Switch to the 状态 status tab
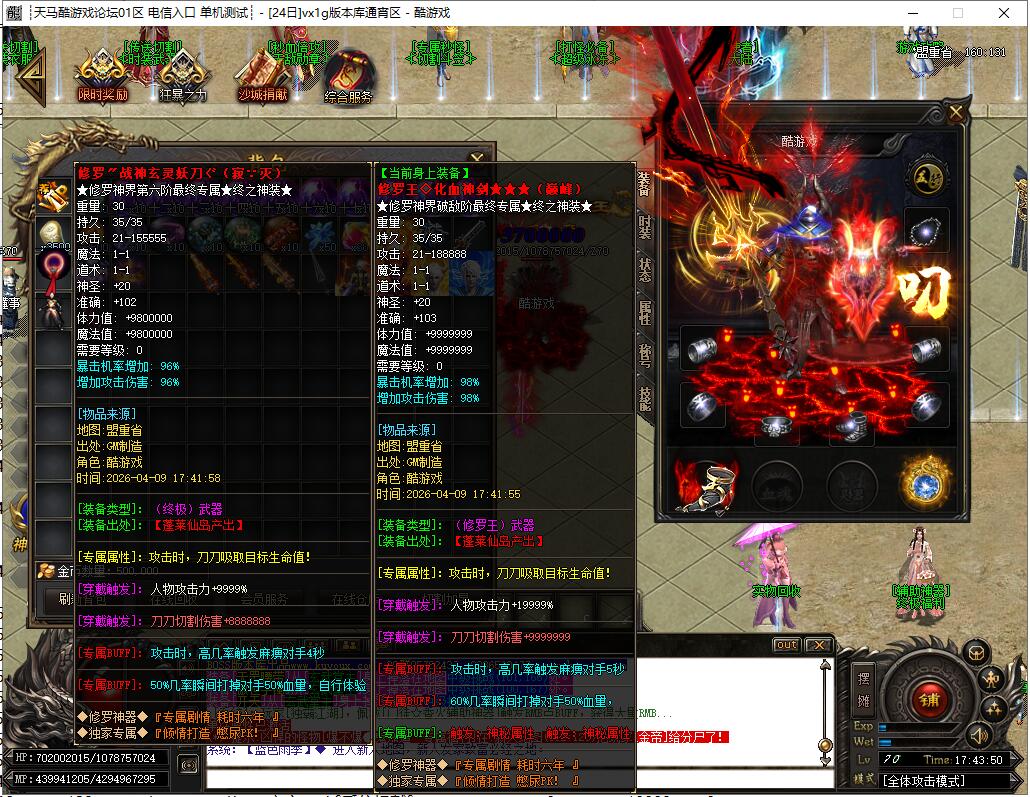 pos(645,271)
